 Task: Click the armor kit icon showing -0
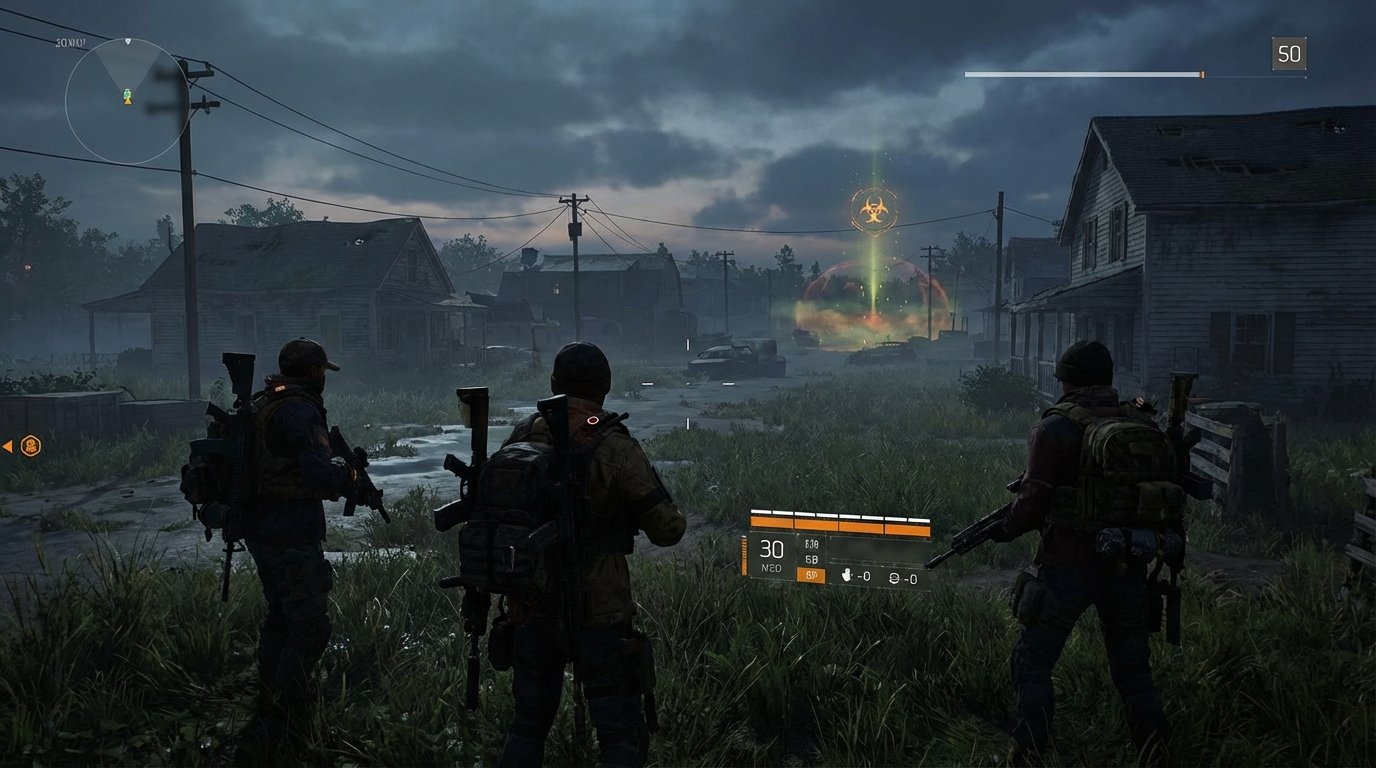pos(895,578)
